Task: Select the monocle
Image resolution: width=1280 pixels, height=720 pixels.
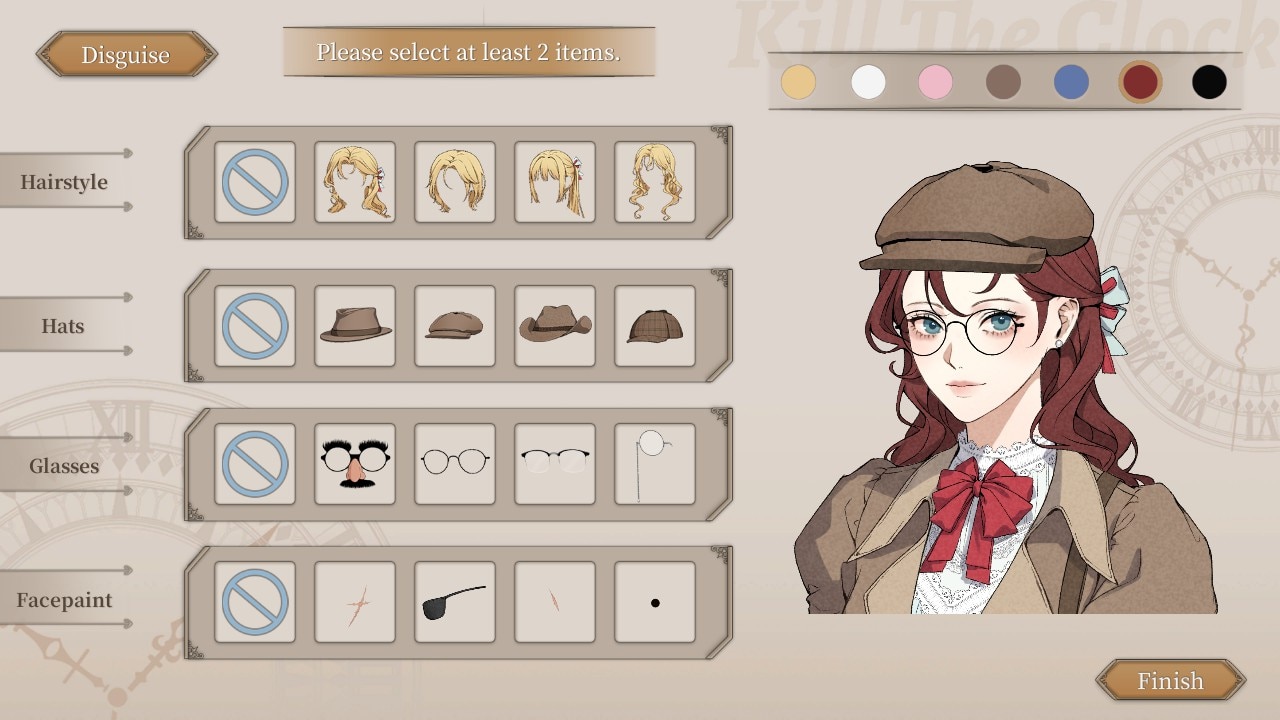Action: click(655, 464)
